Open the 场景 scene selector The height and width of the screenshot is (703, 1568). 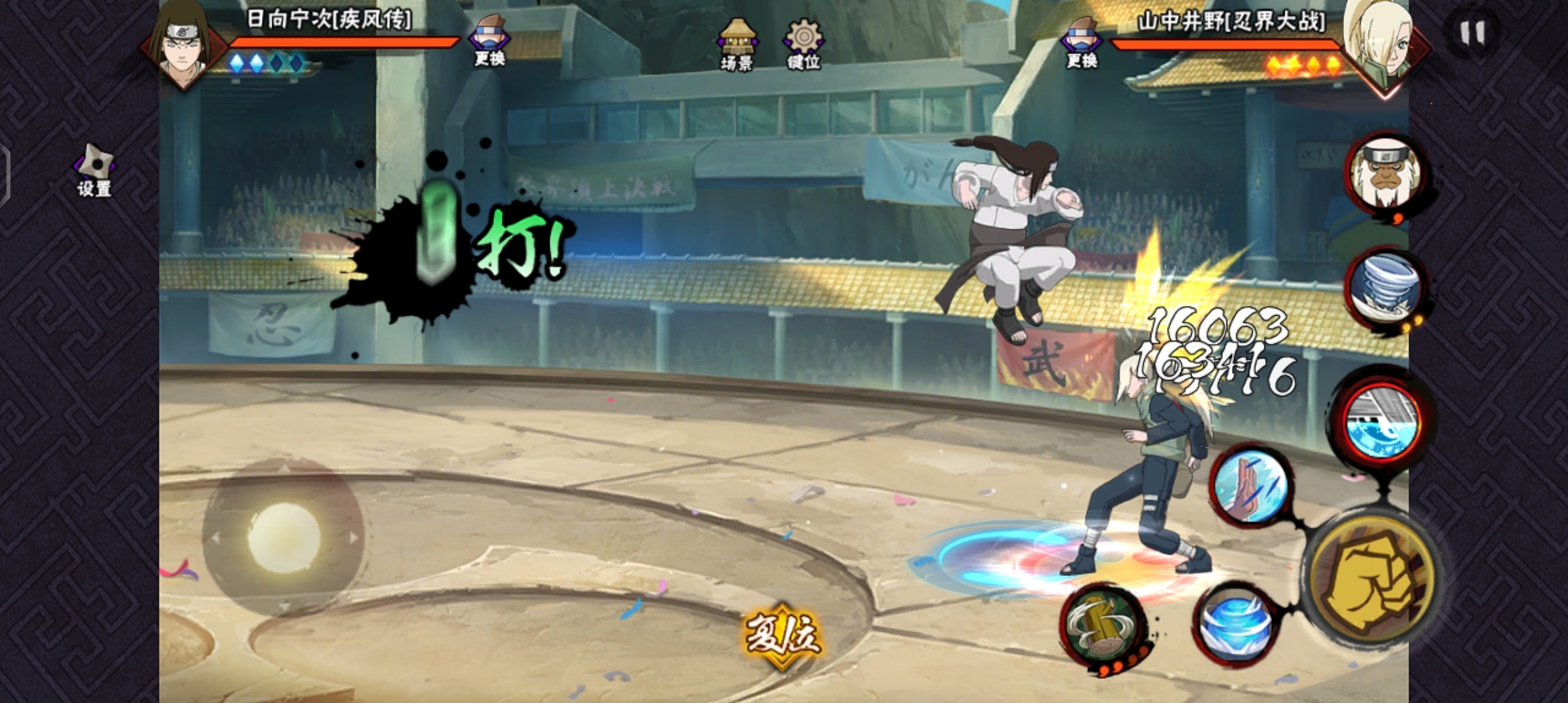737,44
